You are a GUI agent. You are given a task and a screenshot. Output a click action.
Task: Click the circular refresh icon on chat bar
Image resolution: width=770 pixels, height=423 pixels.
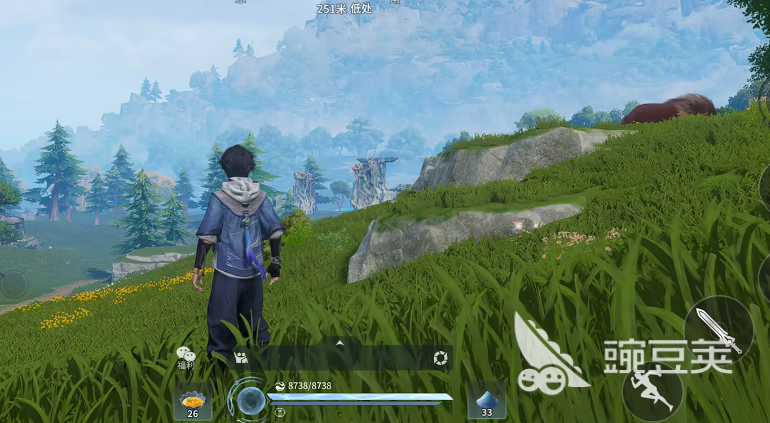coord(440,358)
